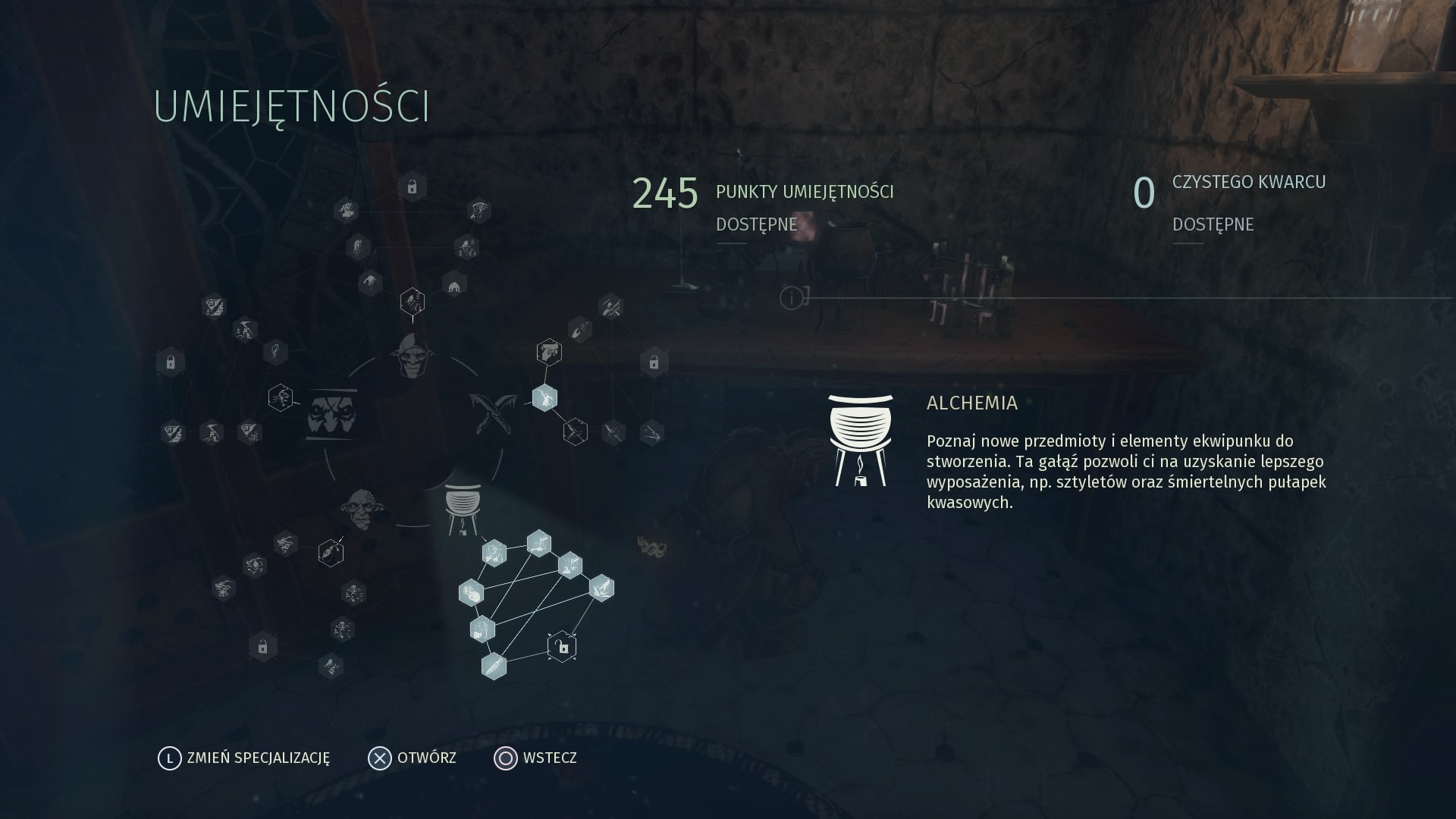1456x819 pixels.
Task: Select the hooded goblin head specialization
Action: (413, 355)
